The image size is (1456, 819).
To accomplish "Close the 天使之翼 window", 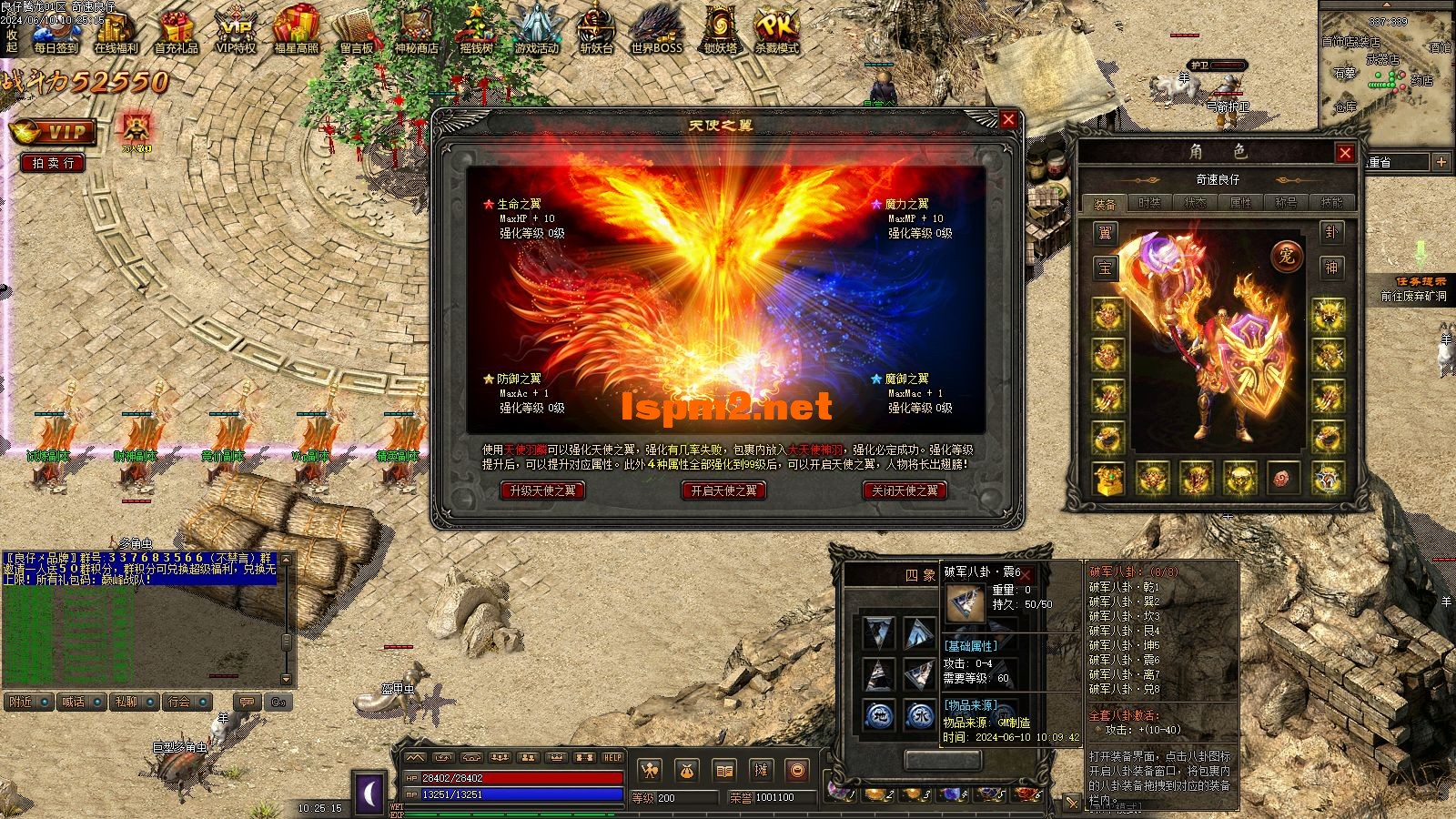I will click(1008, 119).
